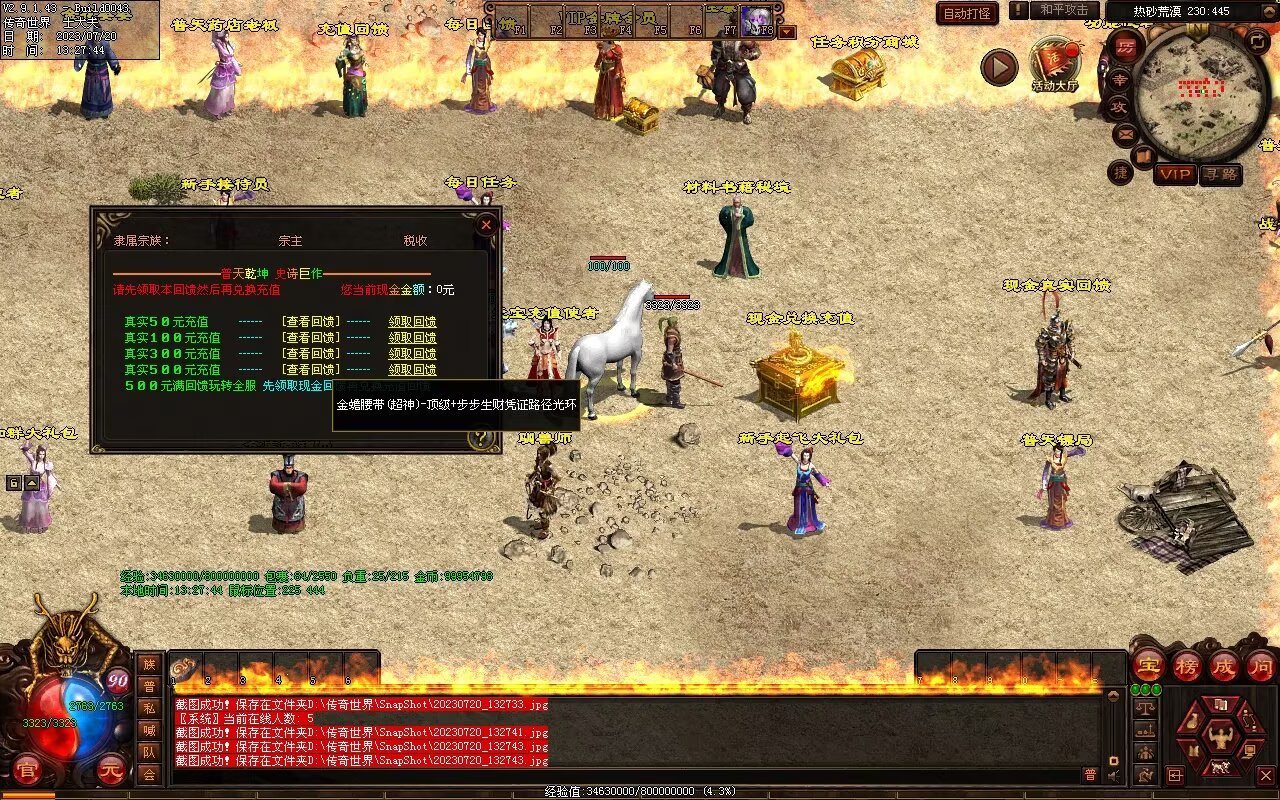Open the character figure in hexagon menu
The image size is (1280, 800).
1220,737
